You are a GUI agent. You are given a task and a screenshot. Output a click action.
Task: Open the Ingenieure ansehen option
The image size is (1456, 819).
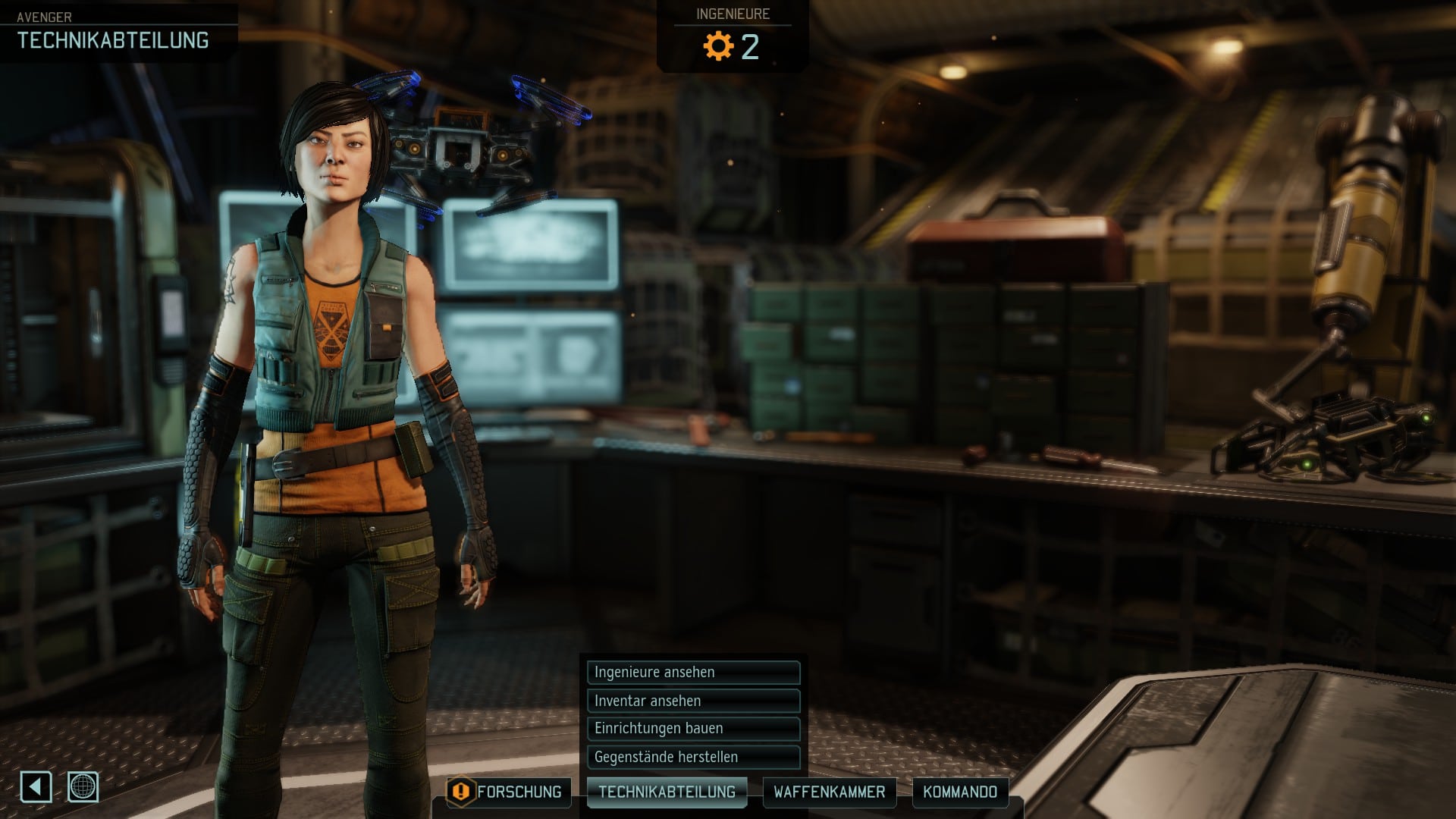[693, 672]
